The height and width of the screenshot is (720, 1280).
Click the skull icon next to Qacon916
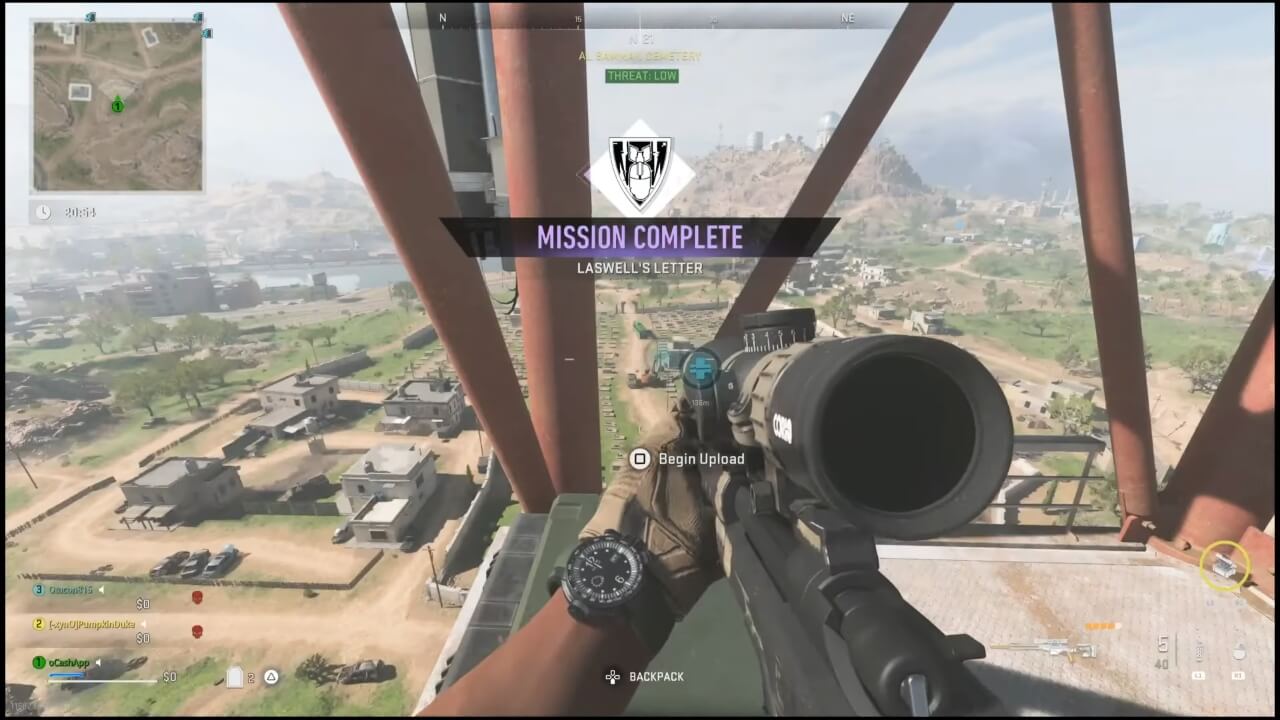tap(197, 596)
